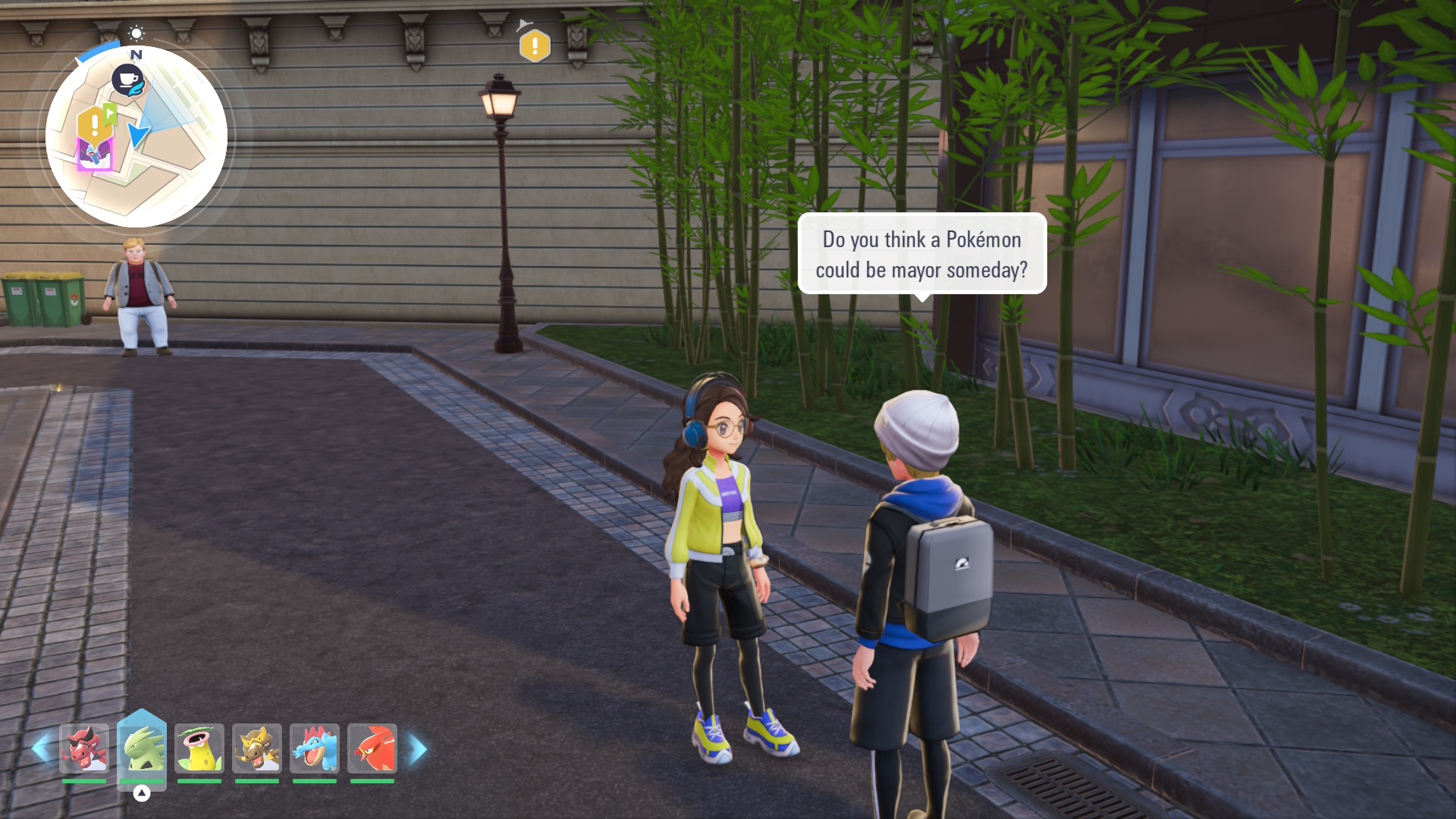Click the pink-framed portrait marker on minimap
Image resolution: width=1456 pixels, height=819 pixels.
94,155
